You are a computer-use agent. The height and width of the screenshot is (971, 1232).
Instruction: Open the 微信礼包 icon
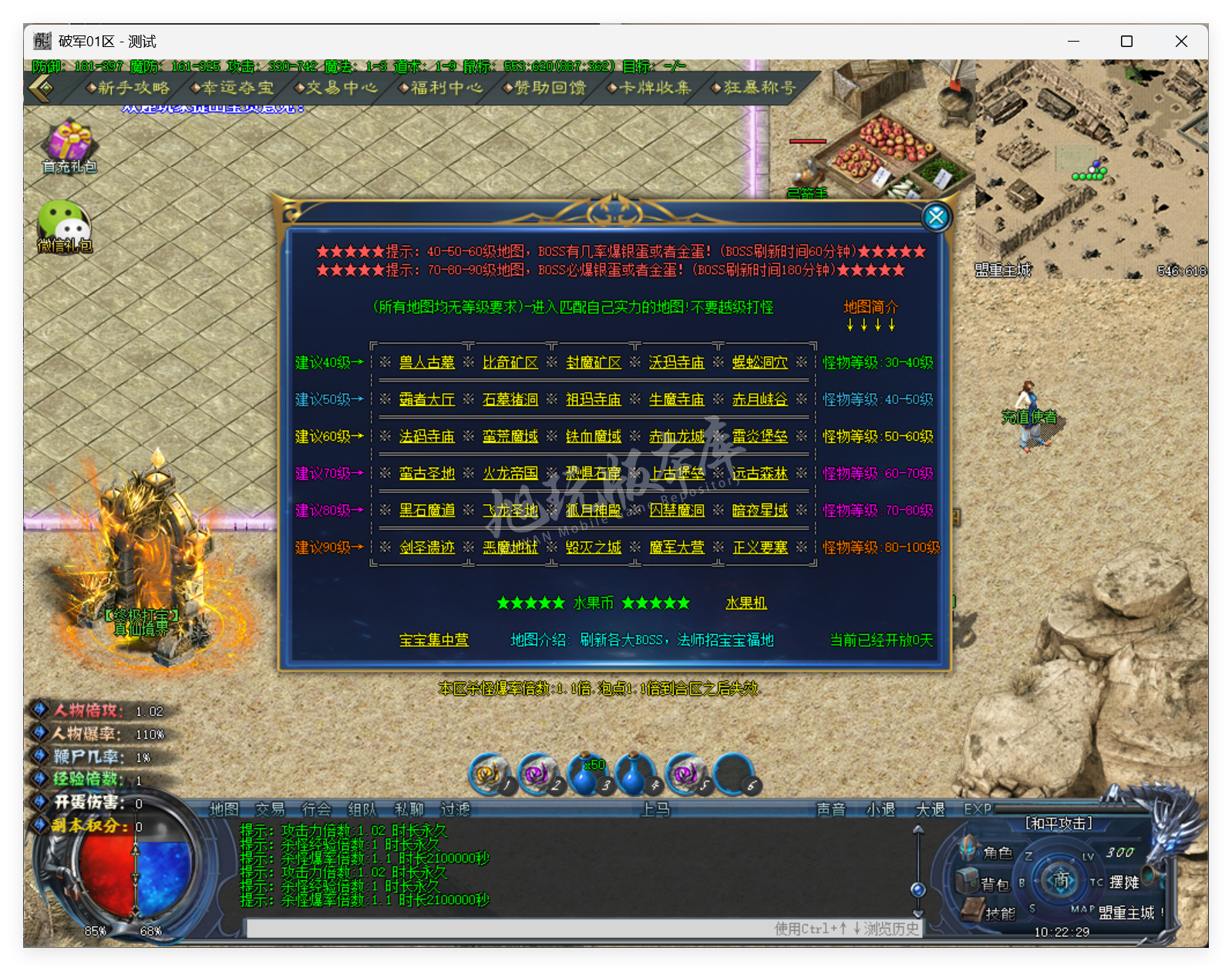(65, 227)
